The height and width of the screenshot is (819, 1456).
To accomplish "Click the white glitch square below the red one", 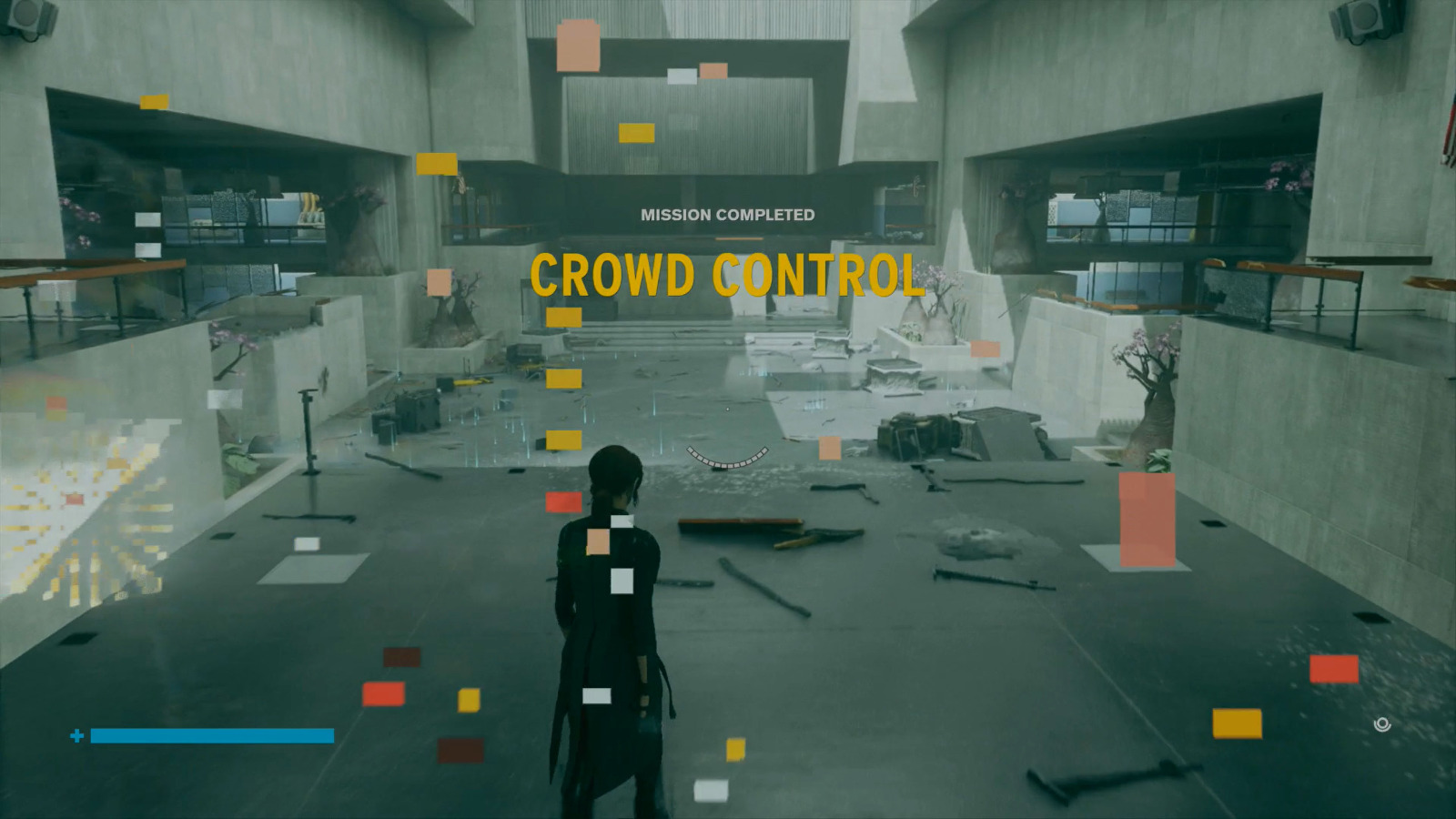I will click(x=622, y=580).
